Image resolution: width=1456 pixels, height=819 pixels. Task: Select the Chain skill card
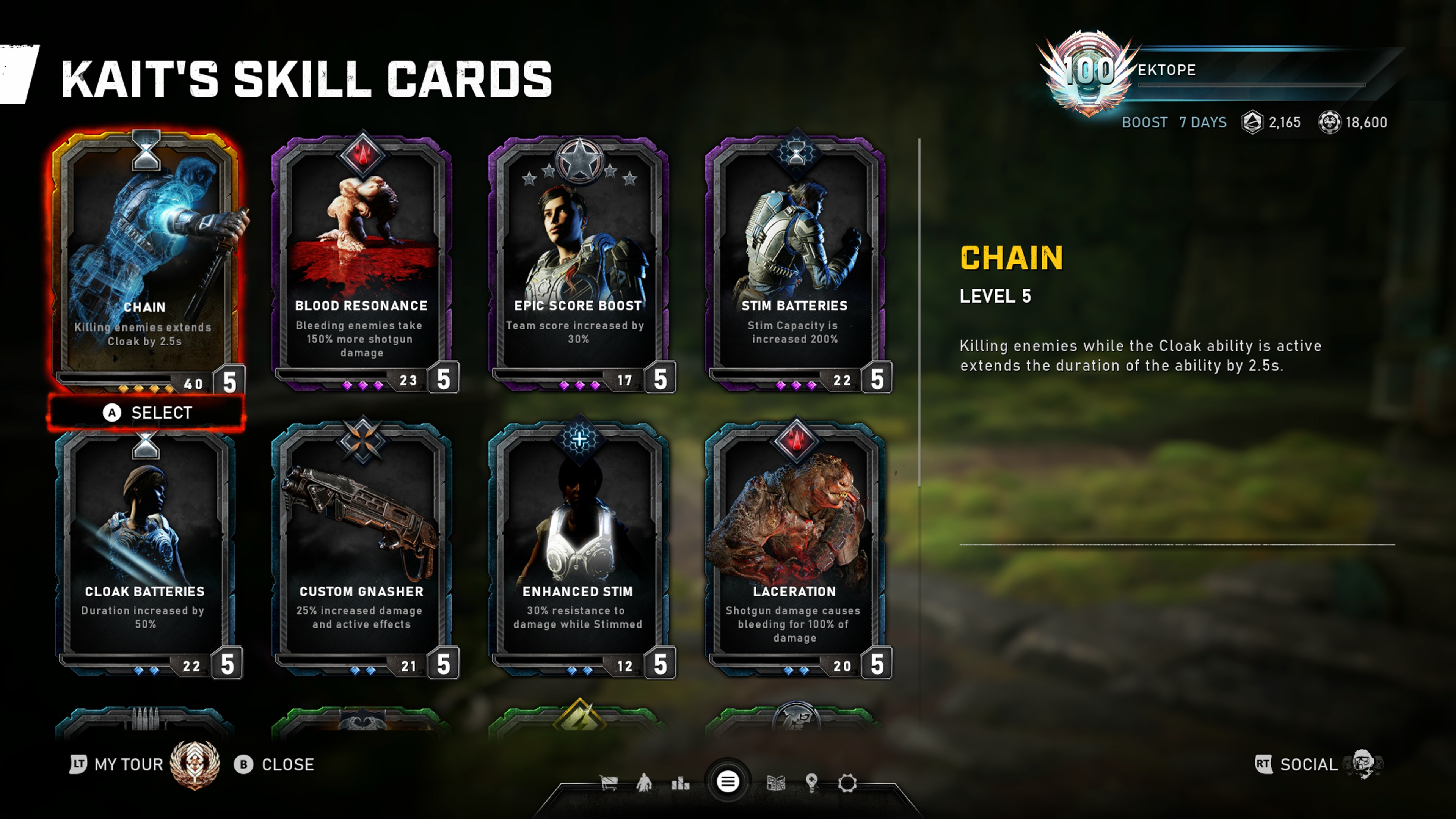click(x=146, y=260)
